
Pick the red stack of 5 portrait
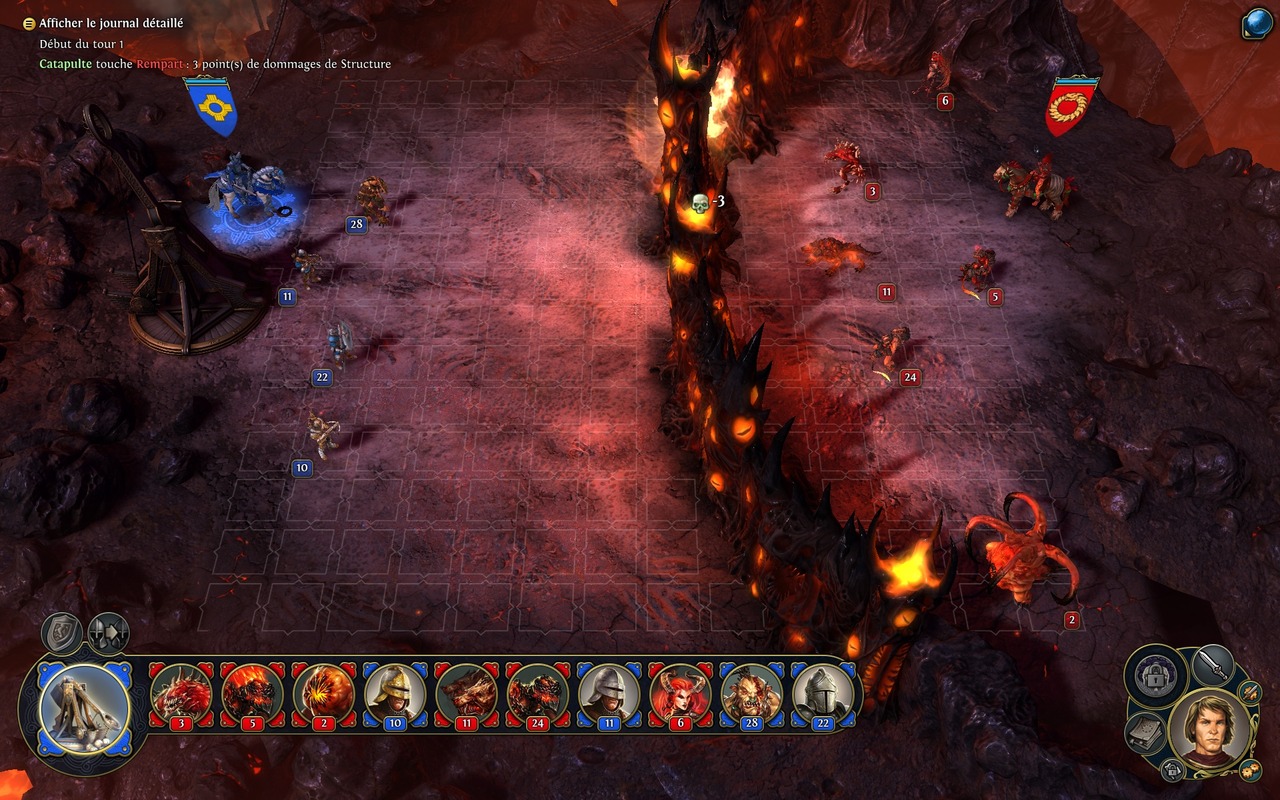(x=252, y=694)
